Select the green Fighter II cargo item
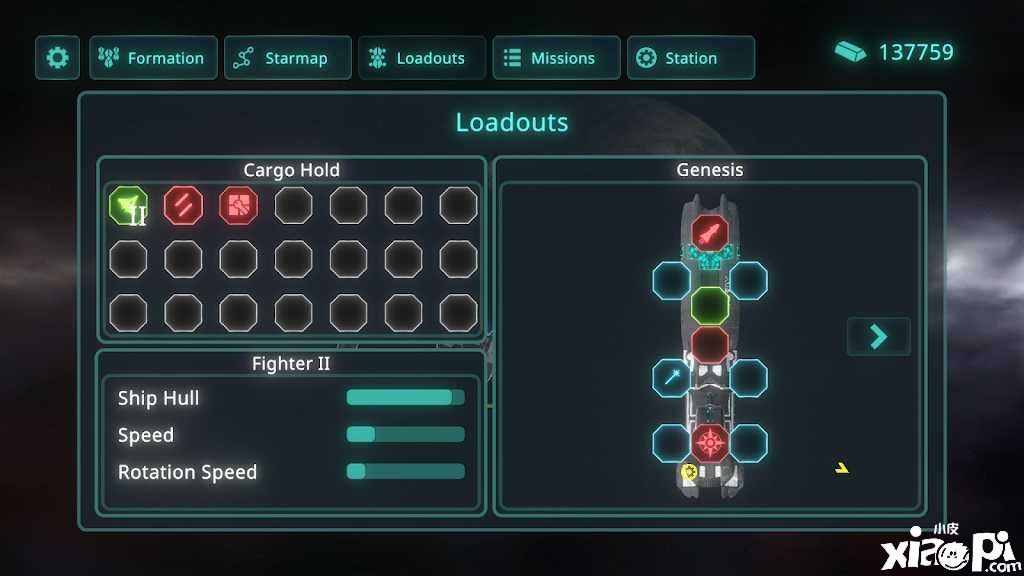Viewport: 1024px width, 576px height. pos(129,206)
